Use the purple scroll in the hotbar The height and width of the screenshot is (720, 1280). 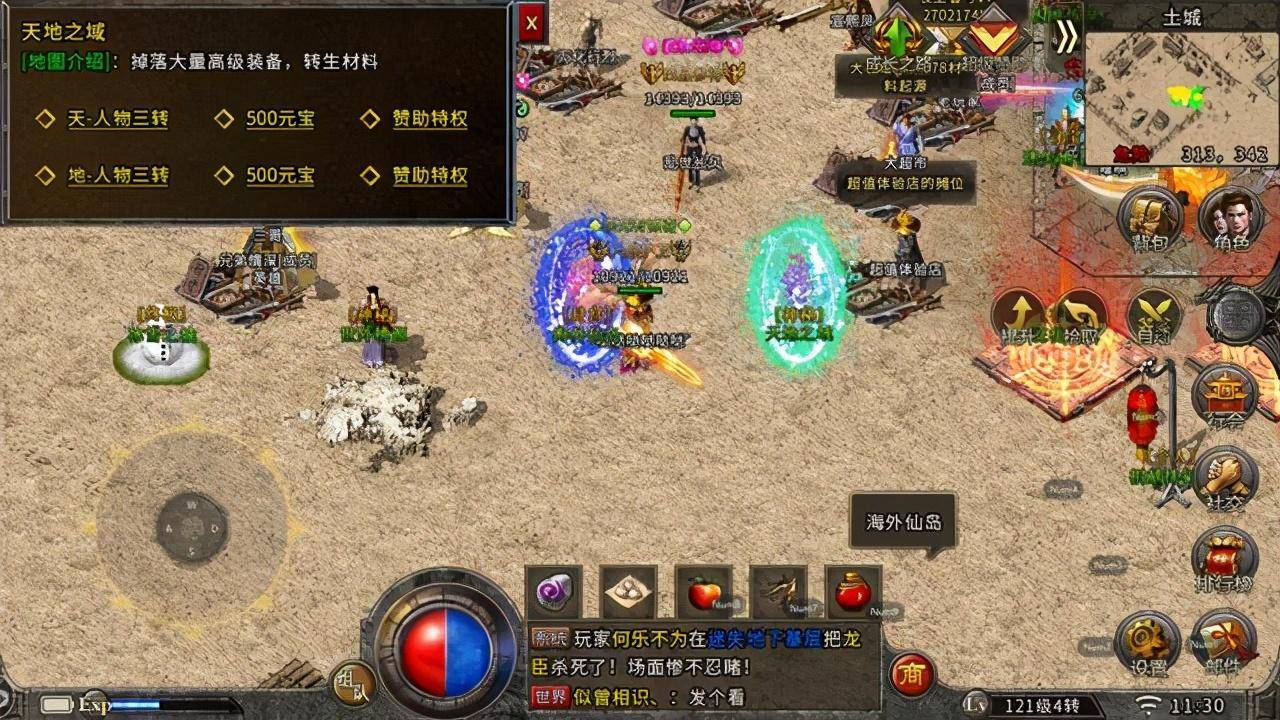(x=553, y=593)
